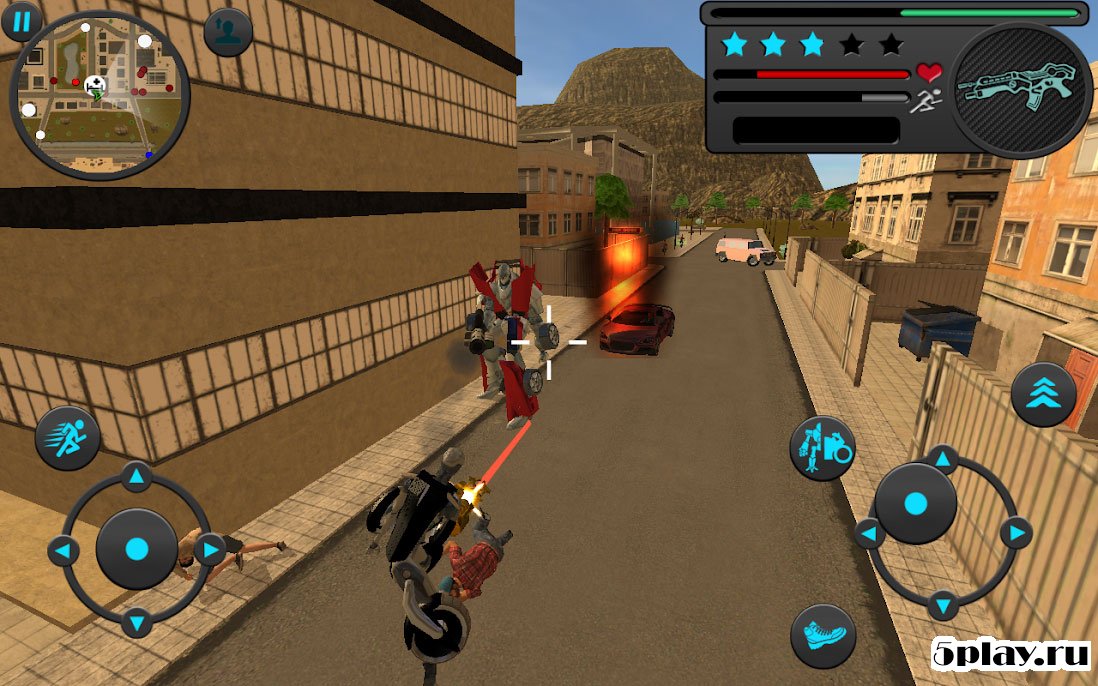The width and height of the screenshot is (1098, 686).
Task: Jump with the double-chevron up button
Action: 1043,395
